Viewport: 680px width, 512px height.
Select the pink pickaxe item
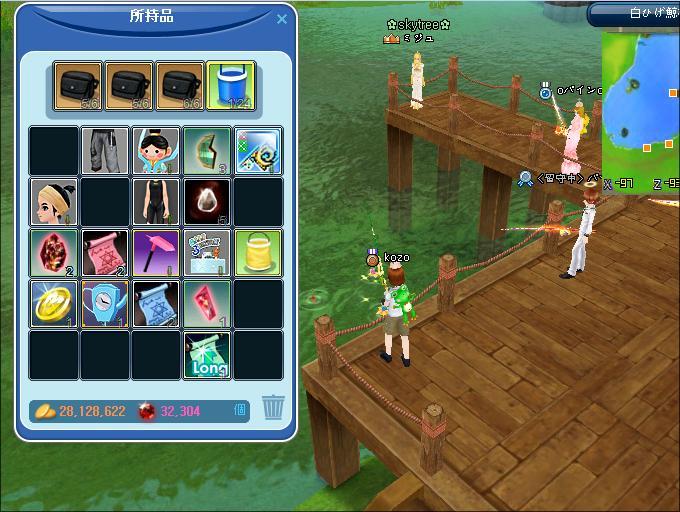coord(156,253)
